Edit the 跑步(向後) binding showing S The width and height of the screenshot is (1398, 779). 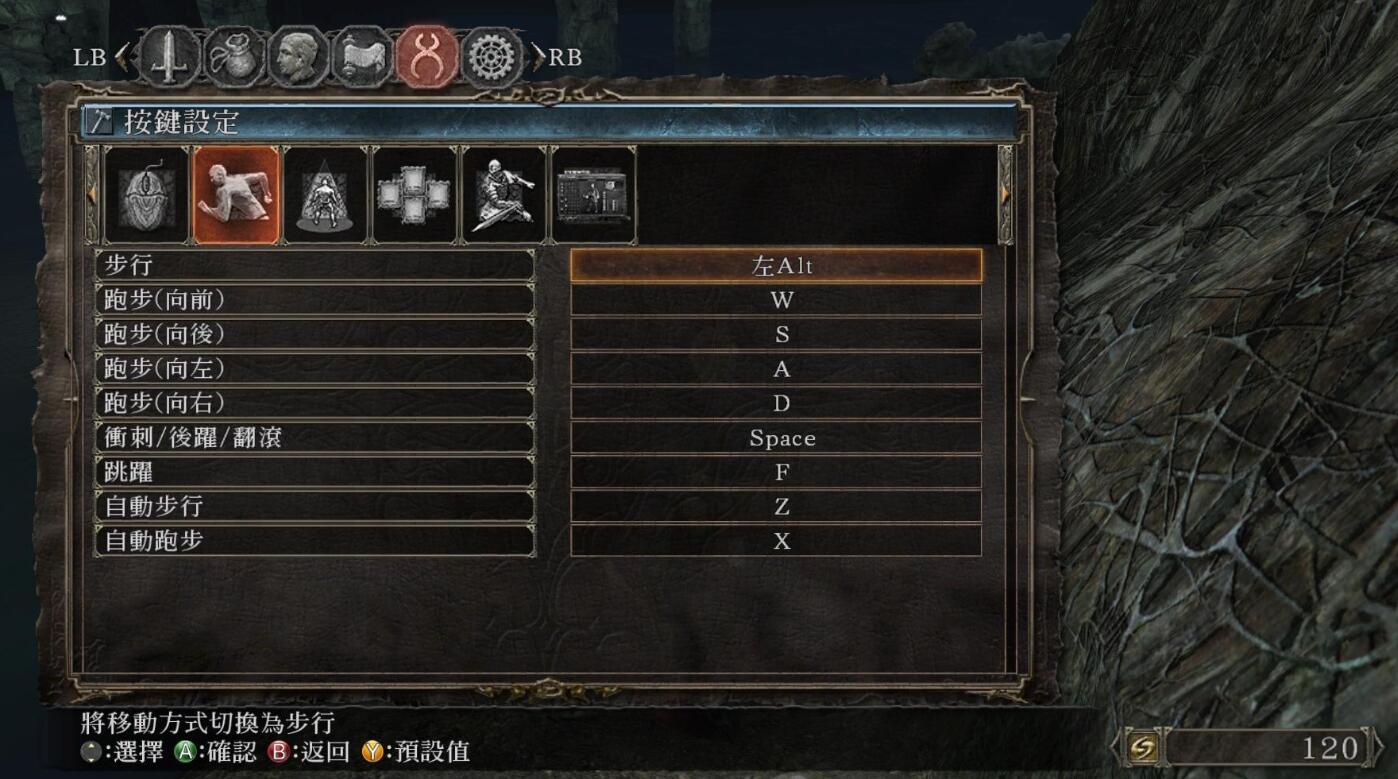(776, 335)
